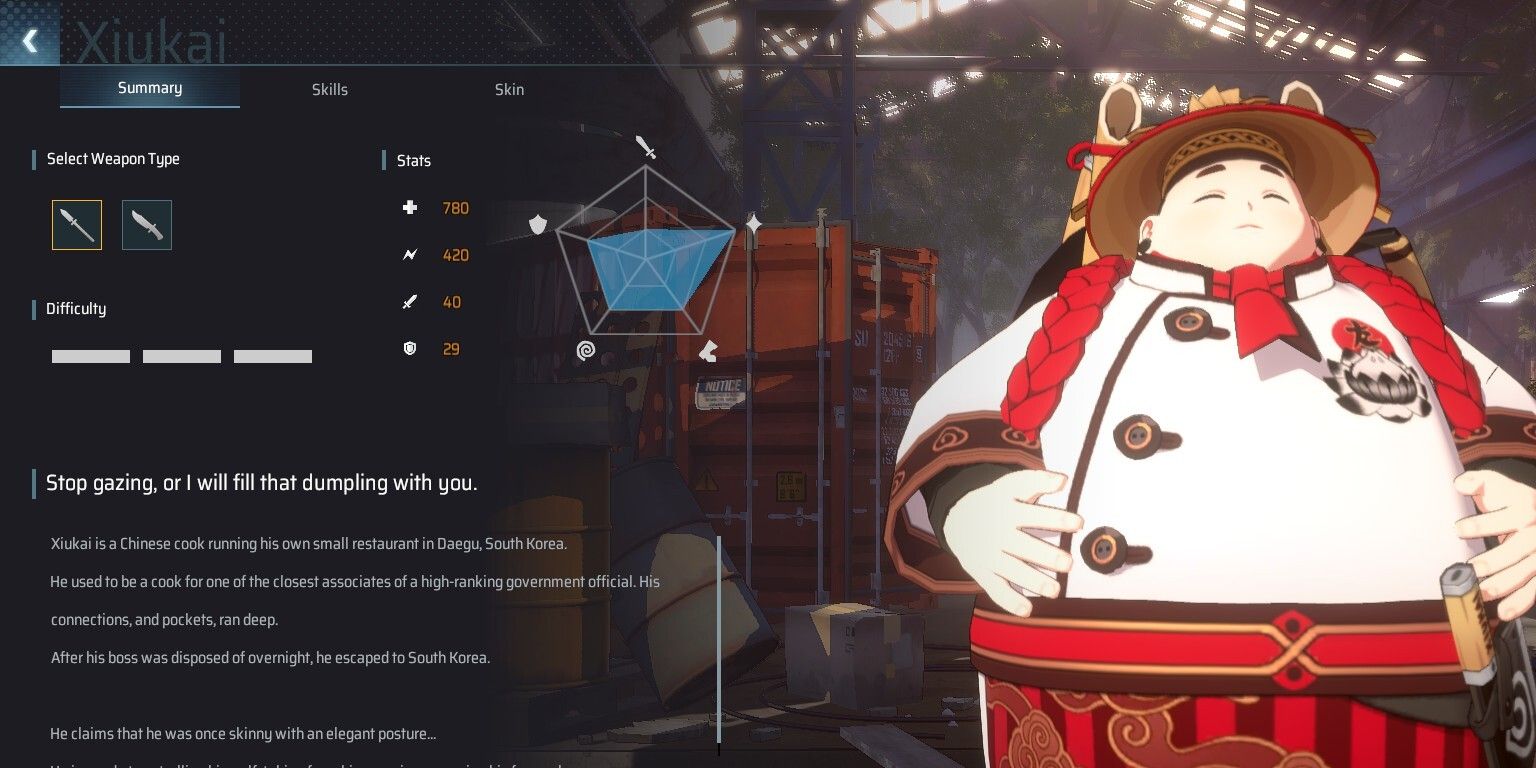Toggle the knife weapon type selection
This screenshot has width=1536, height=768.
146,225
